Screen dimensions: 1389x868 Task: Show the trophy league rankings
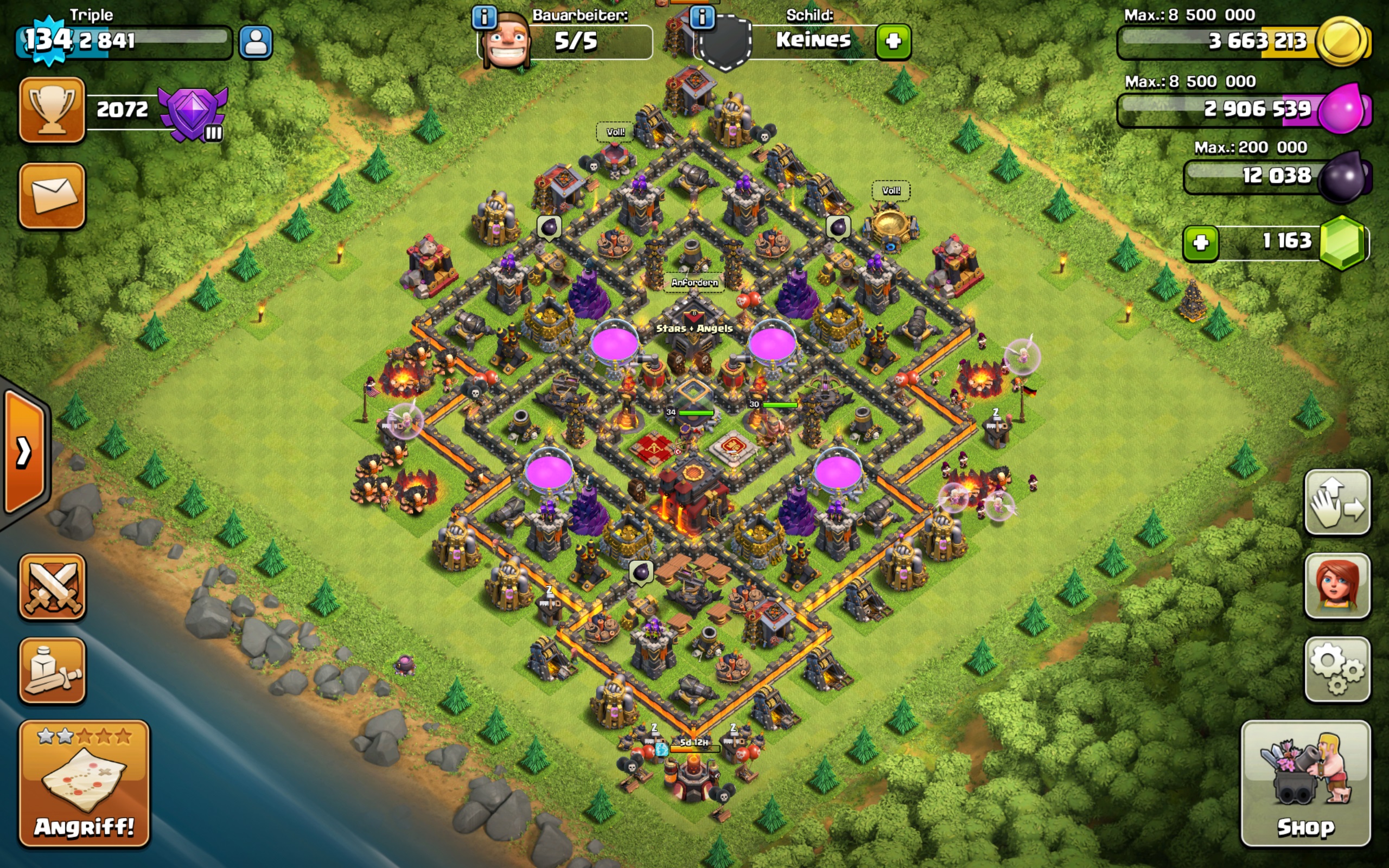(52, 110)
